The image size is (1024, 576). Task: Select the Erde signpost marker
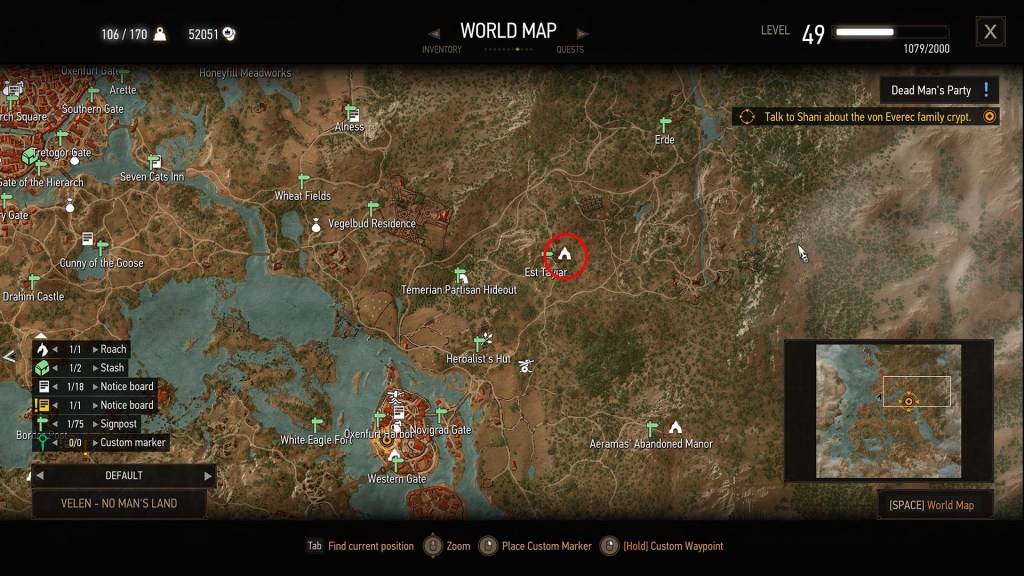[x=665, y=125]
